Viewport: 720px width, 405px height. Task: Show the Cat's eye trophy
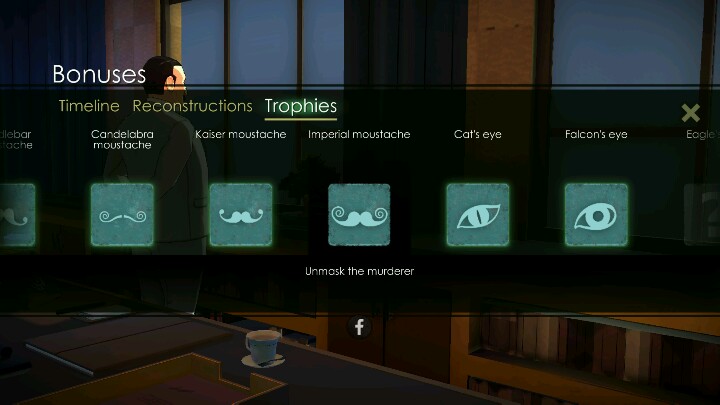point(477,214)
